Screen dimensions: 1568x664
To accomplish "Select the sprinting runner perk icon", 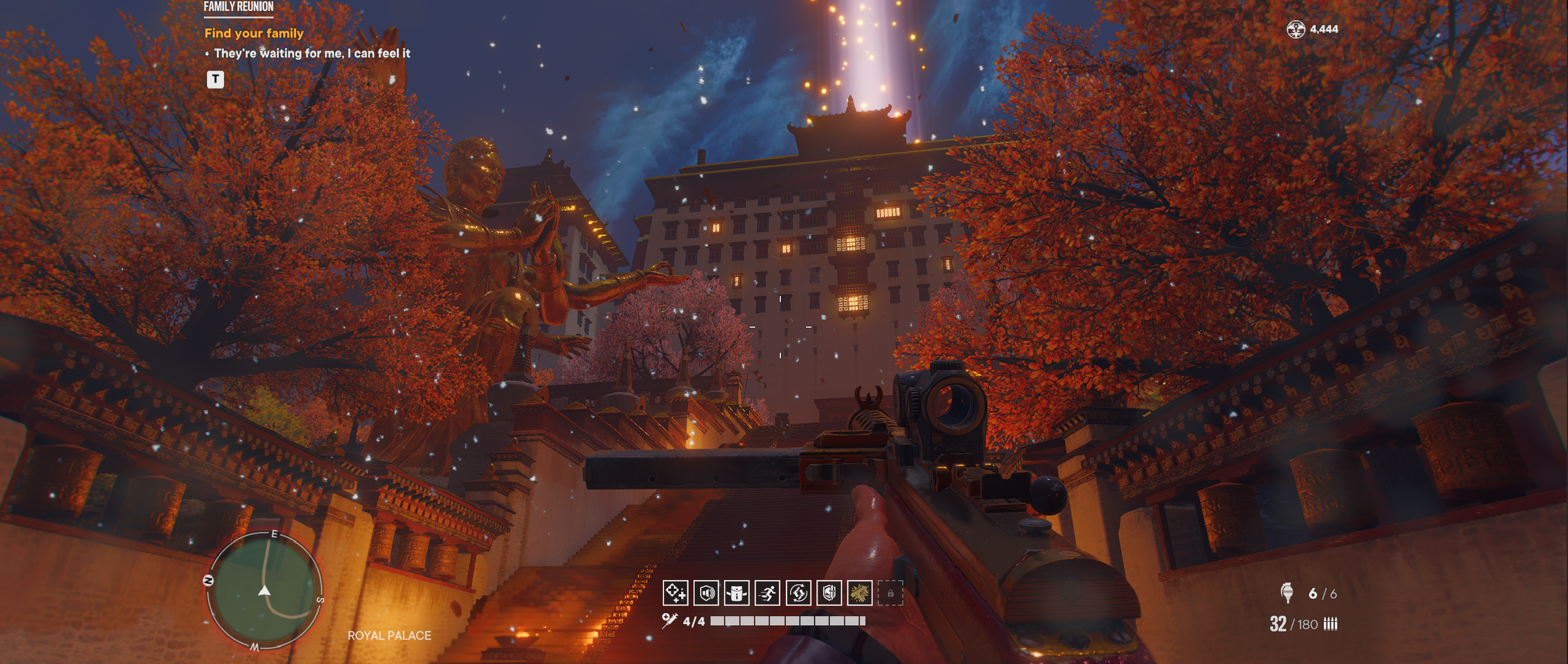I will tap(768, 593).
